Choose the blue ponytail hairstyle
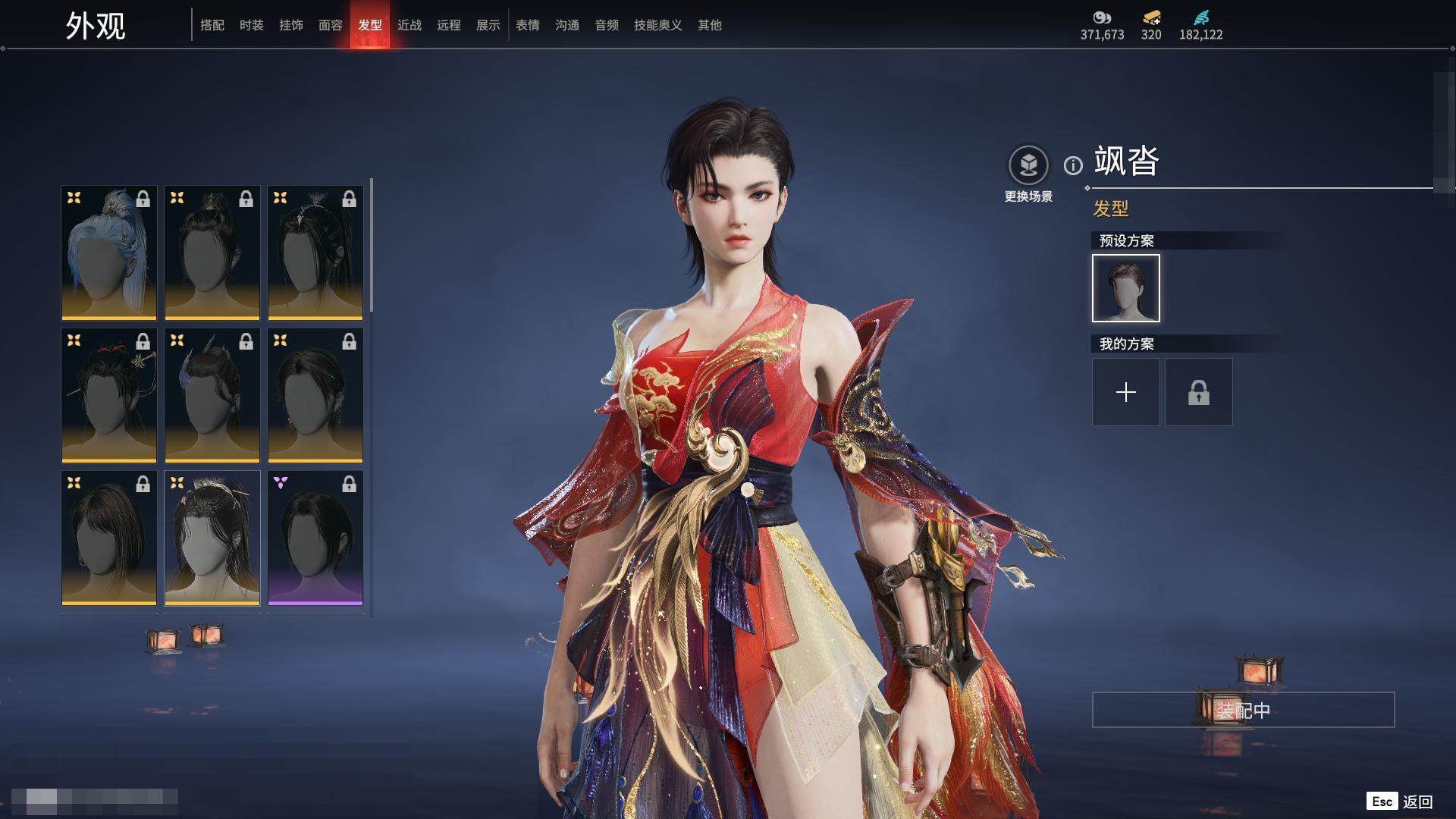 109,253
